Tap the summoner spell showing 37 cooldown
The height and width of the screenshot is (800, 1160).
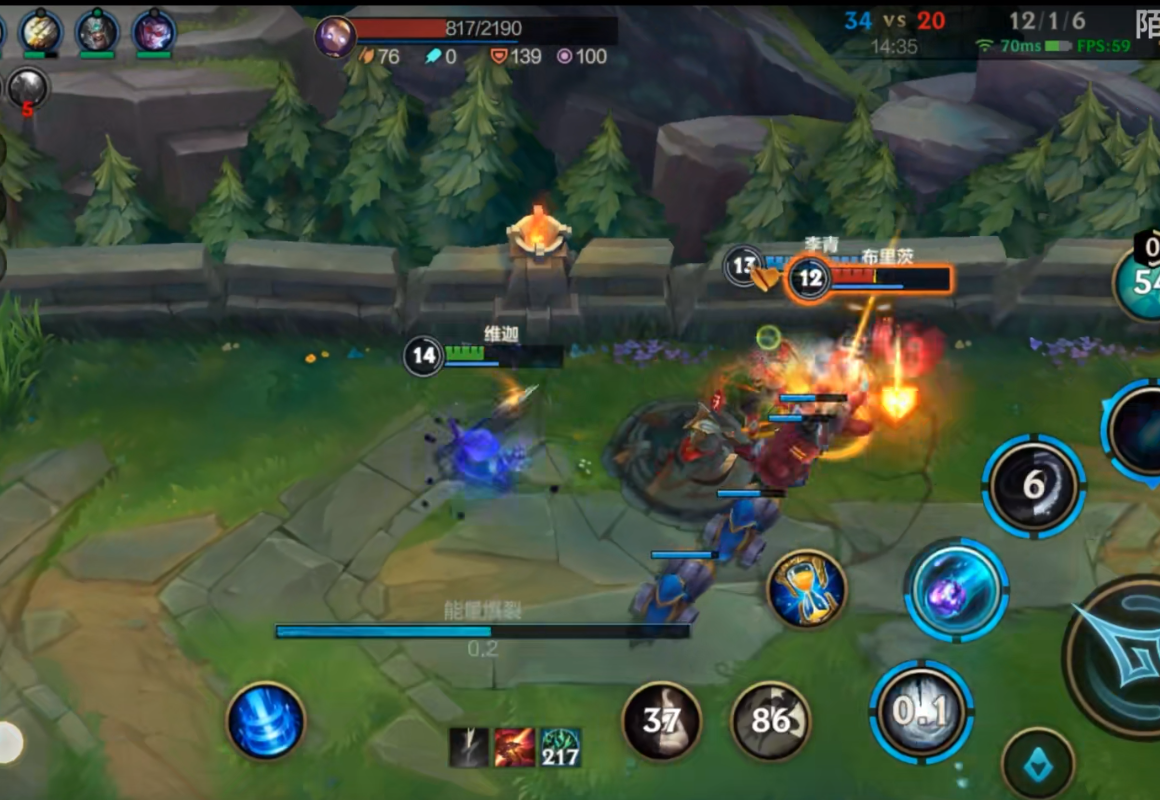[x=661, y=720]
